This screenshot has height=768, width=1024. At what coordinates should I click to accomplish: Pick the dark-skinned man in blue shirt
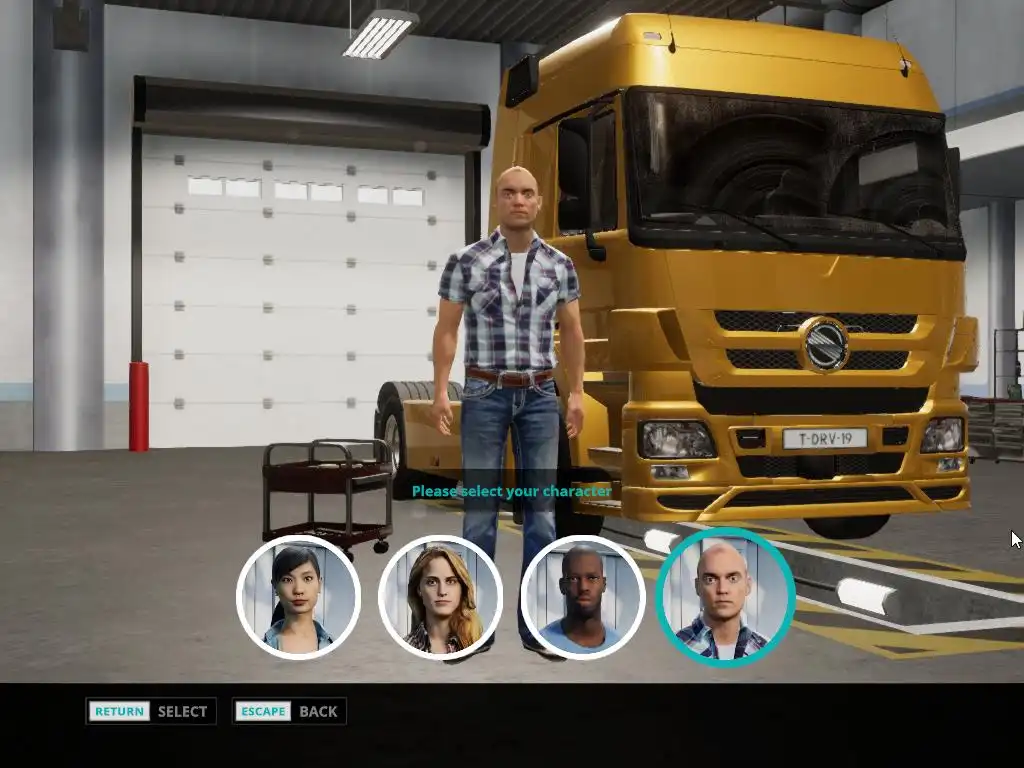[582, 597]
